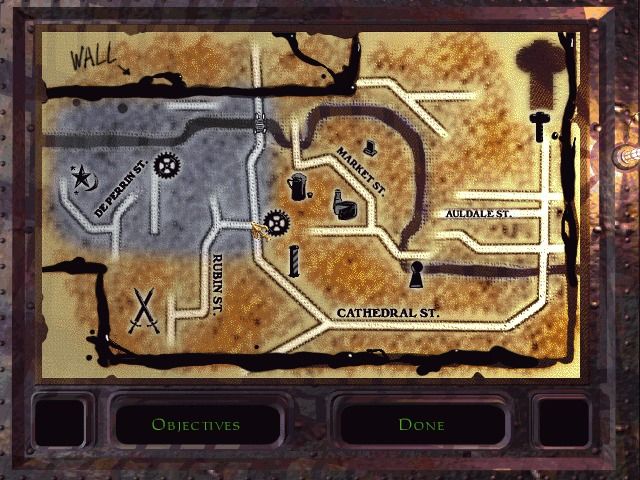Screen dimensions: 640x480
Task: Open the Objectives screen
Action: [195, 424]
